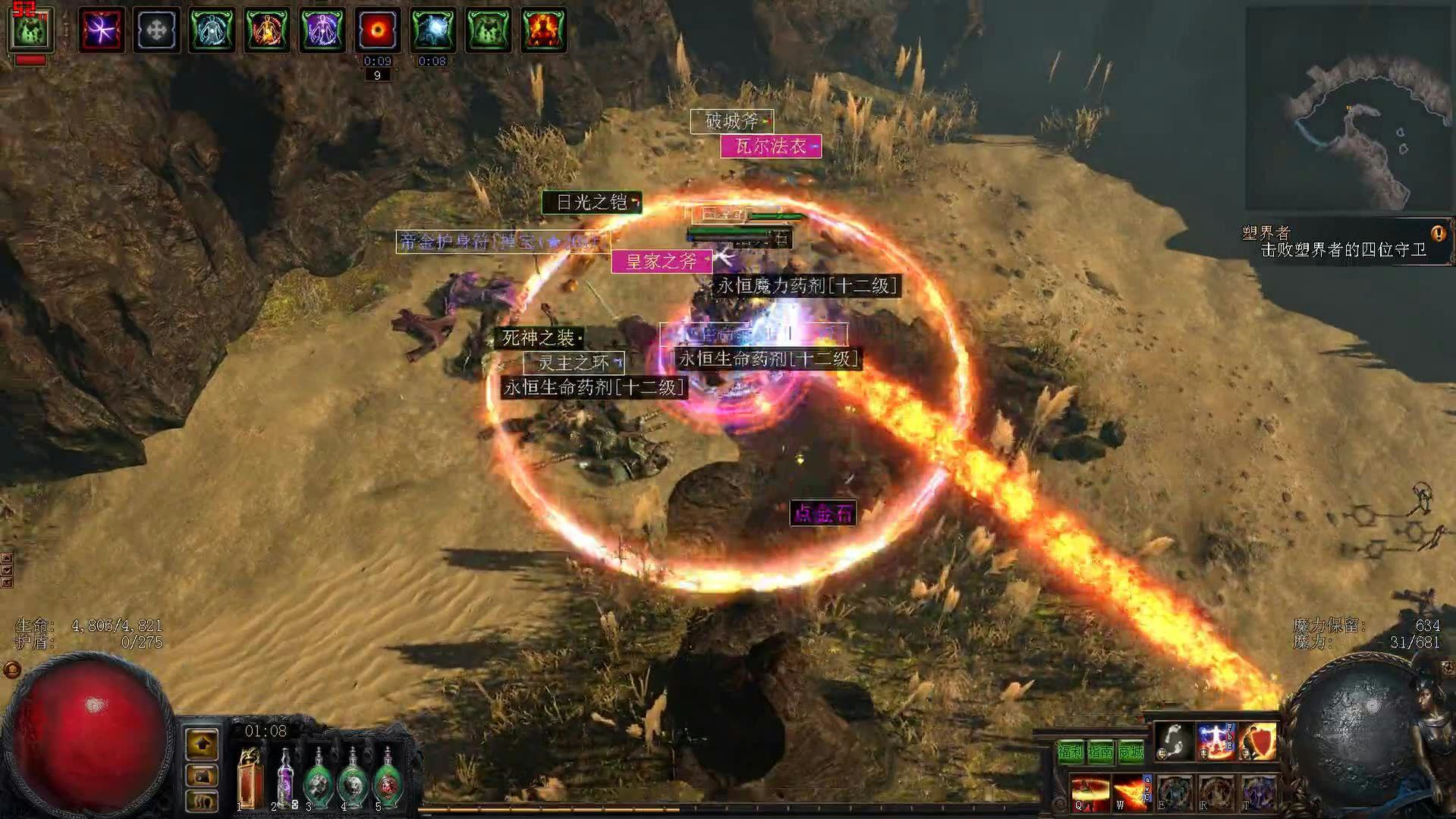Pick up the 破城斧 item label
Viewport: 1456px width, 819px height.
click(x=731, y=121)
